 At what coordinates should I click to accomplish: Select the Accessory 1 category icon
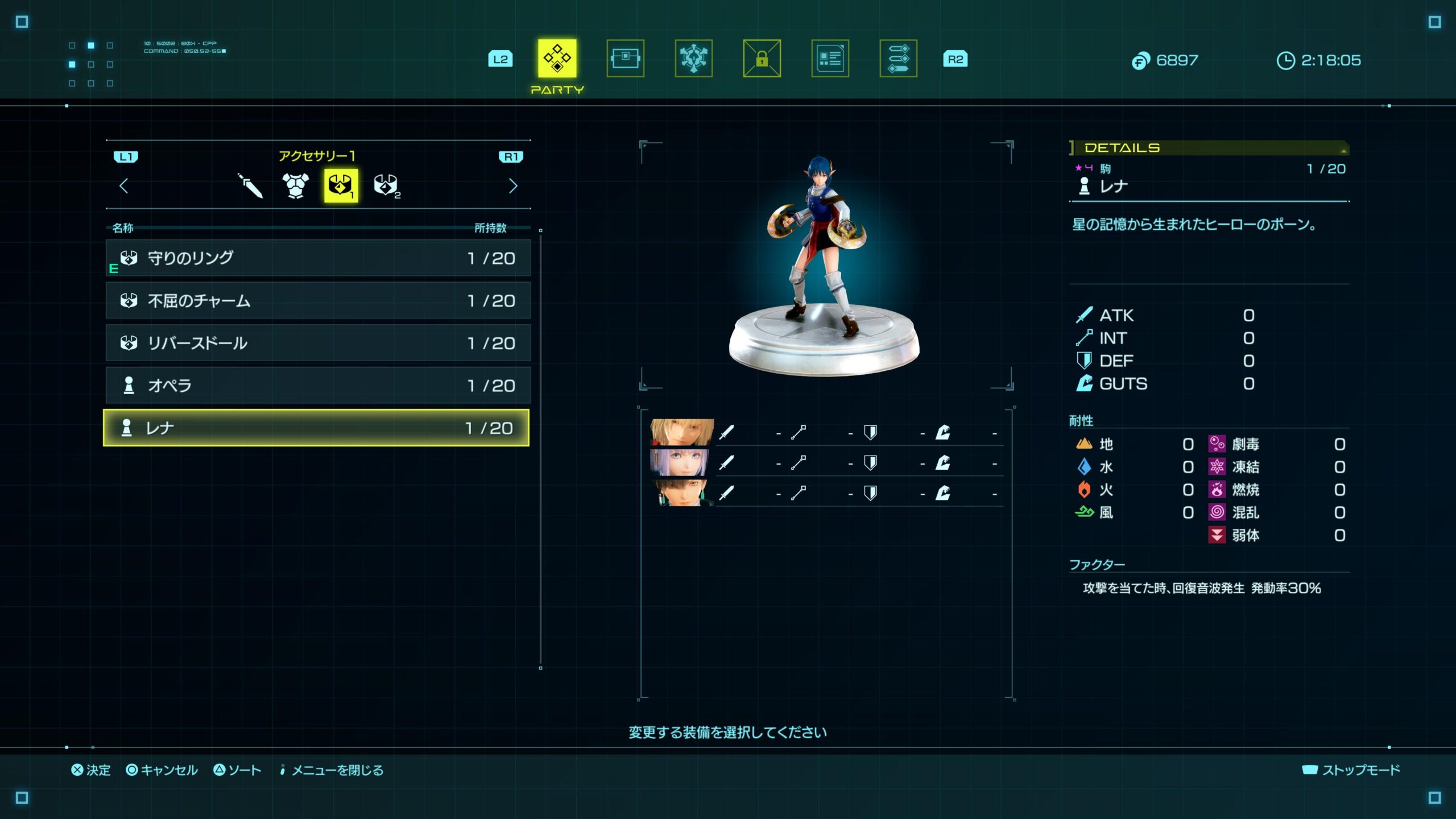click(x=341, y=185)
